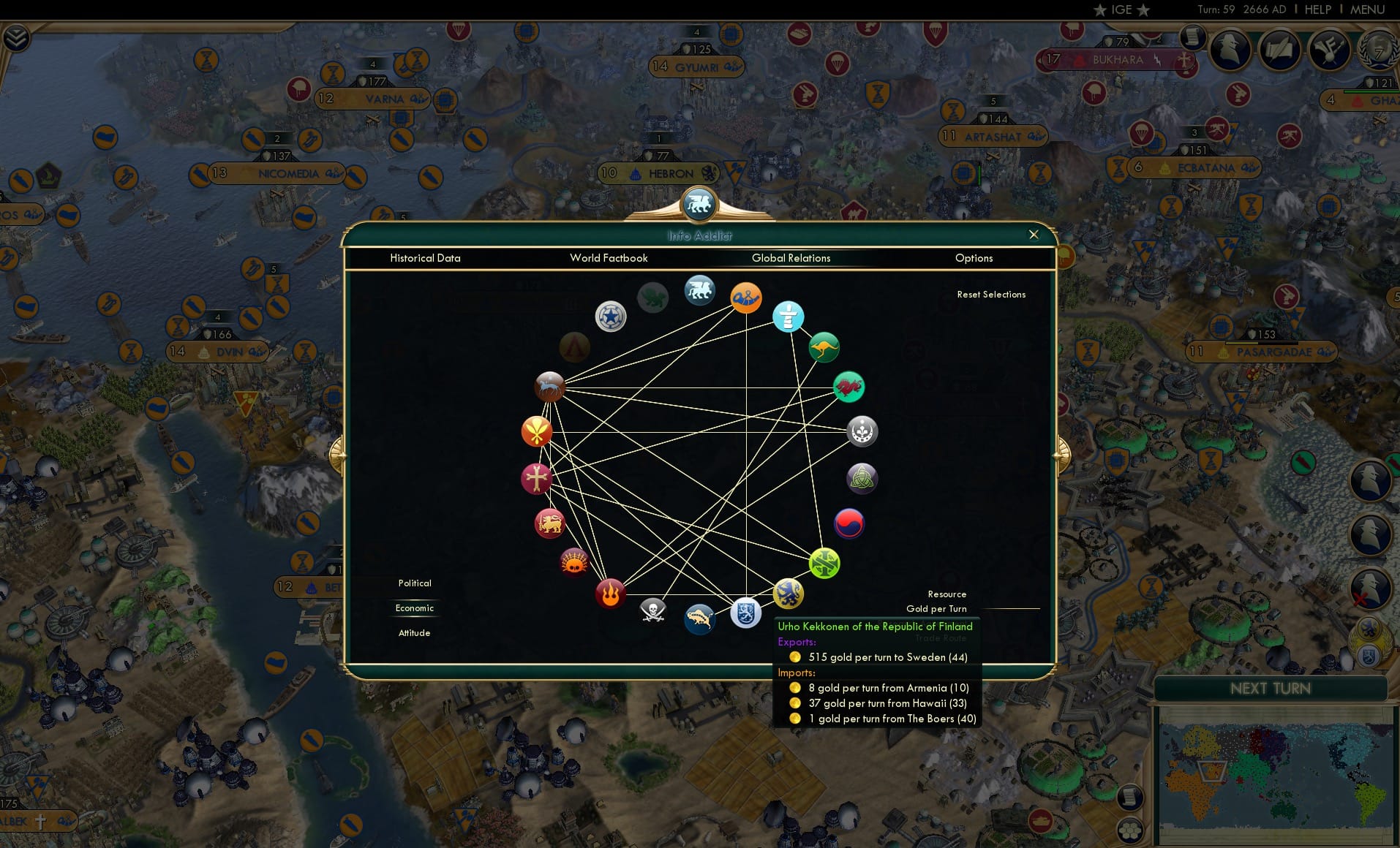The image size is (1400, 848).
Task: Switch to the World Factbook tab
Action: point(609,258)
